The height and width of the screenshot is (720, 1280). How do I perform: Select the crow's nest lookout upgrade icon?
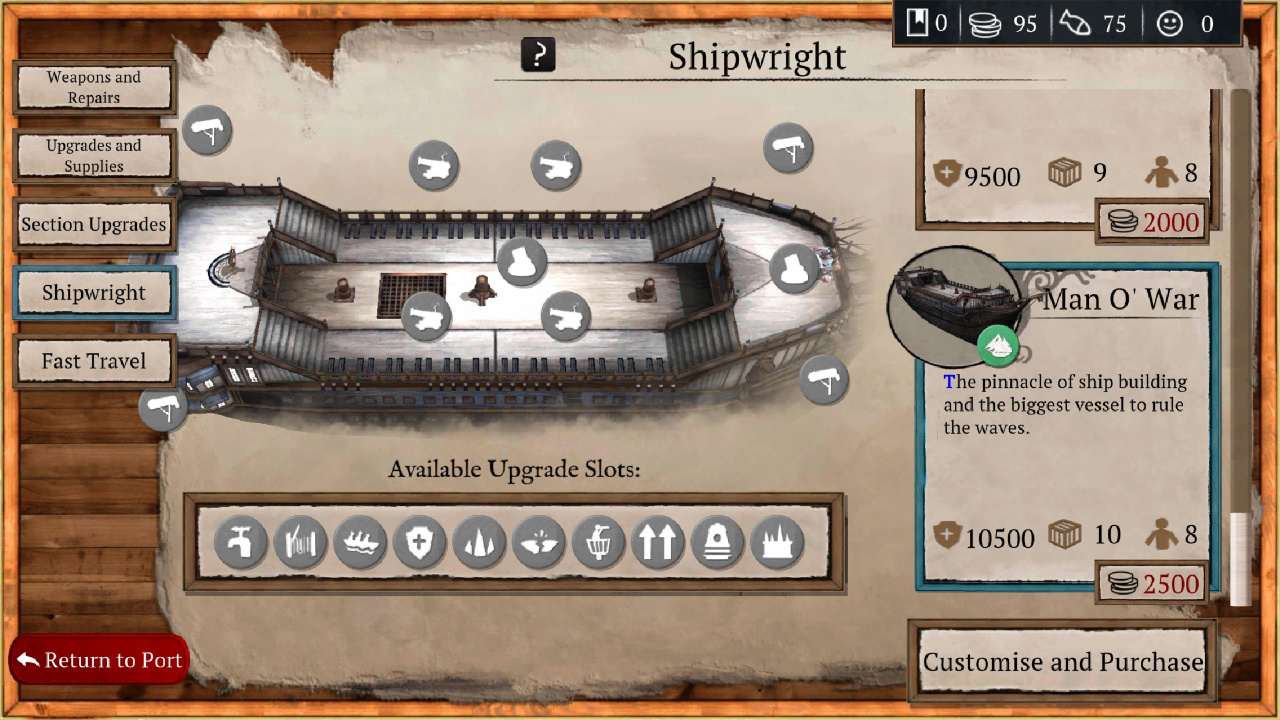pos(598,543)
